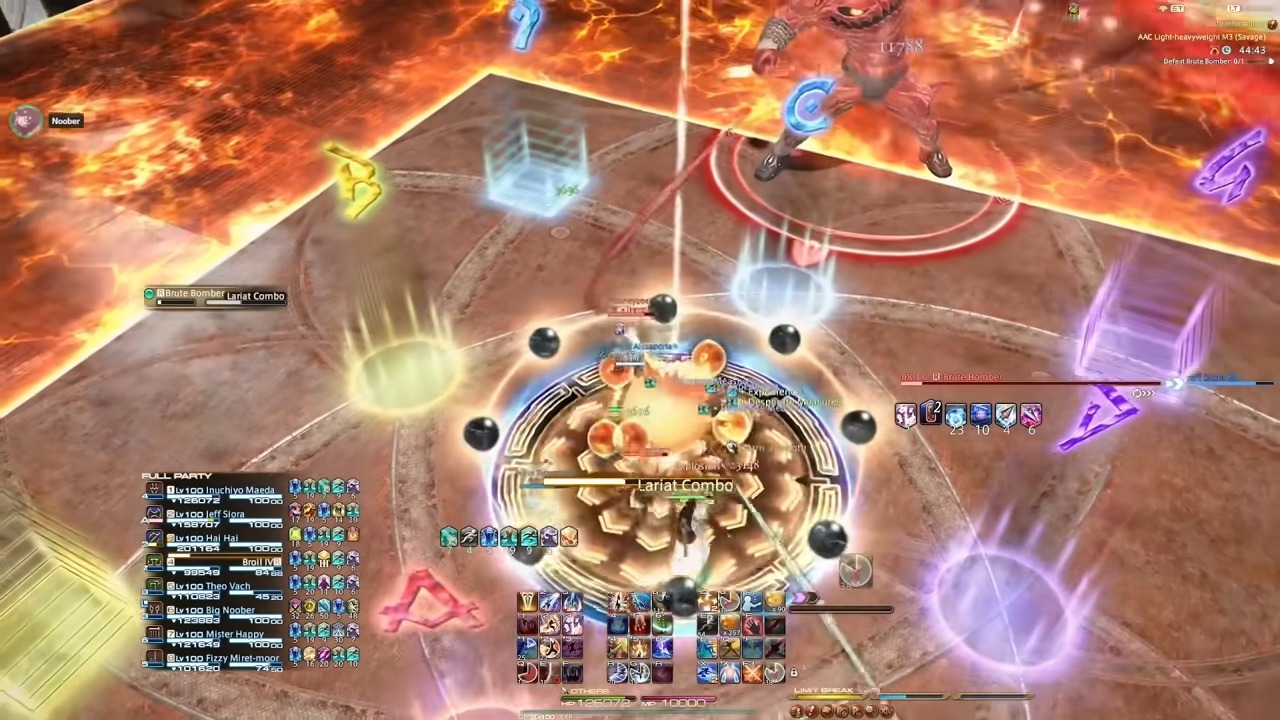The height and width of the screenshot is (720, 1280).
Task: Toggle the padlock to unlock the hotbars
Action: 794,672
